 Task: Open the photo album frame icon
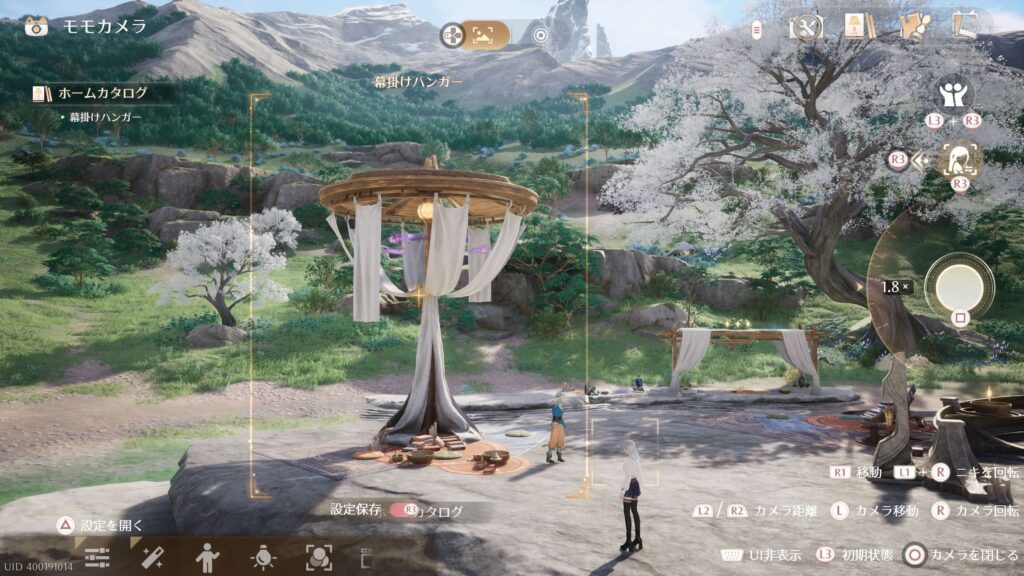click(965, 26)
